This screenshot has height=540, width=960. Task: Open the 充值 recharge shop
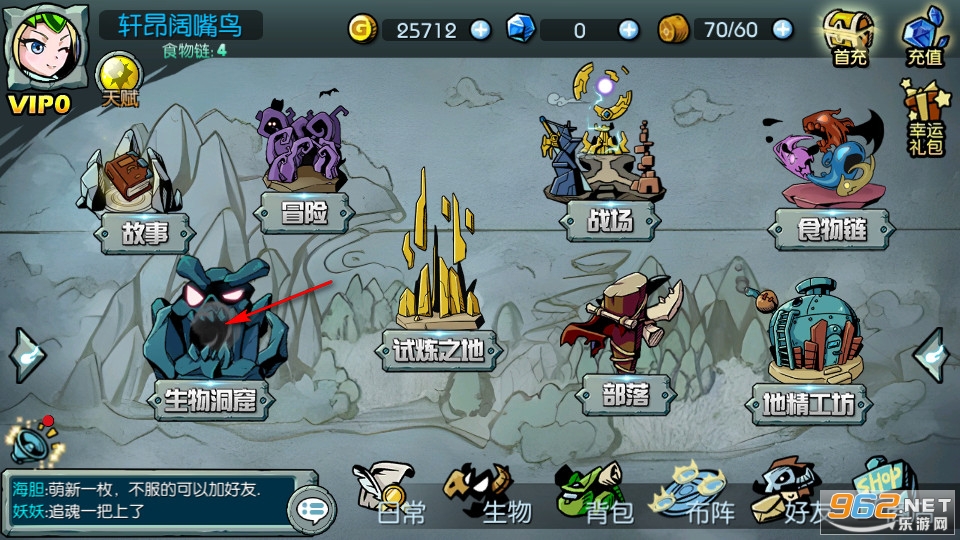click(x=924, y=38)
